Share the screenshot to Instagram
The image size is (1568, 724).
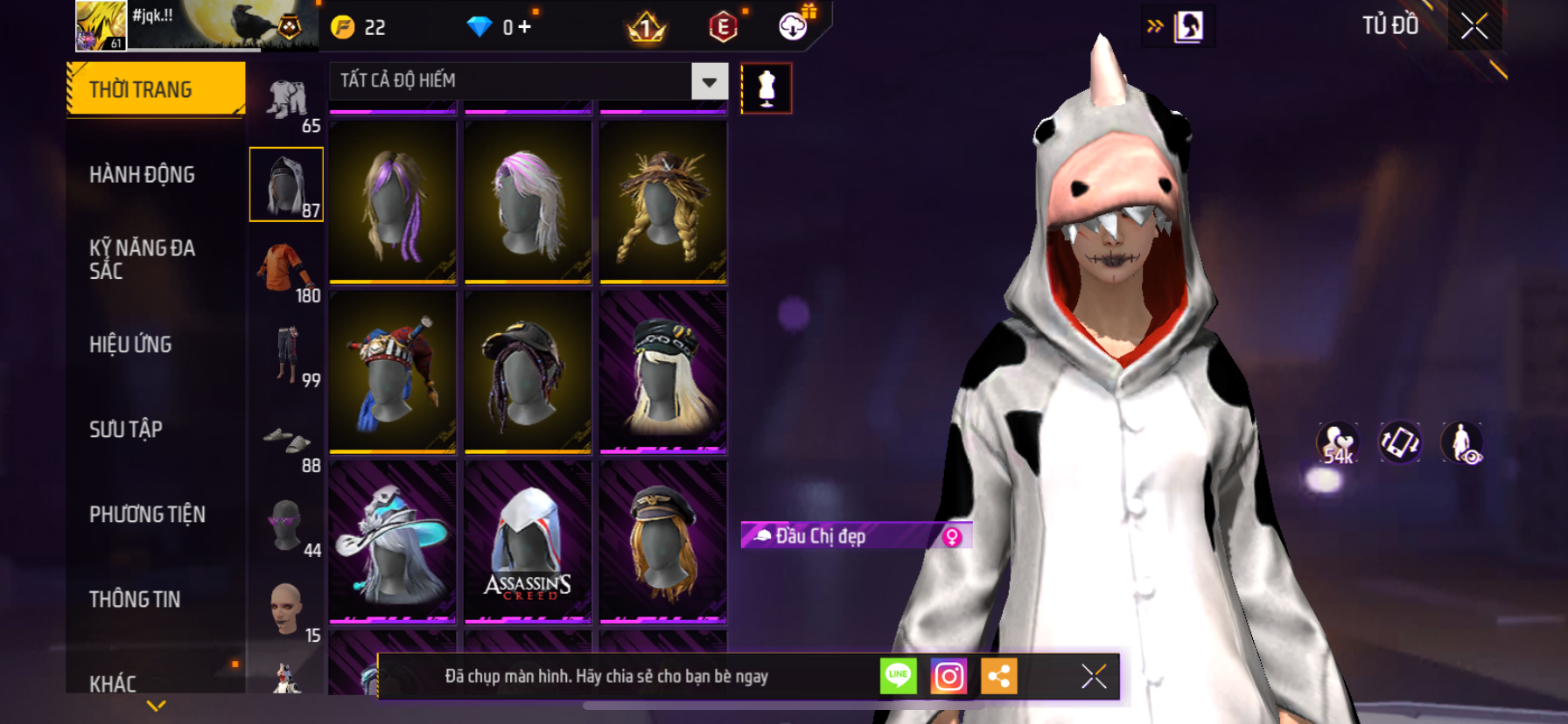[x=948, y=676]
